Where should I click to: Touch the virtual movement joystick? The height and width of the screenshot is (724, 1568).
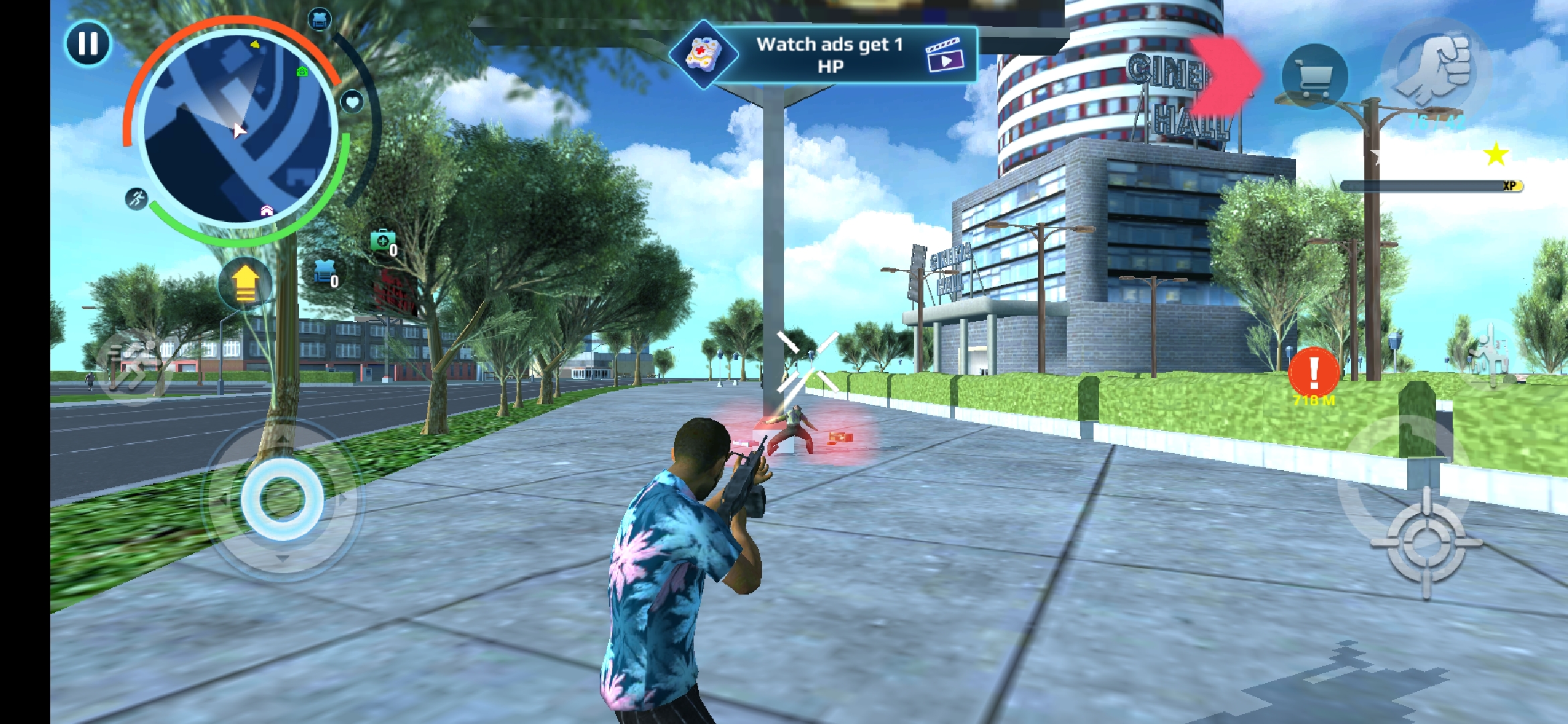point(282,499)
